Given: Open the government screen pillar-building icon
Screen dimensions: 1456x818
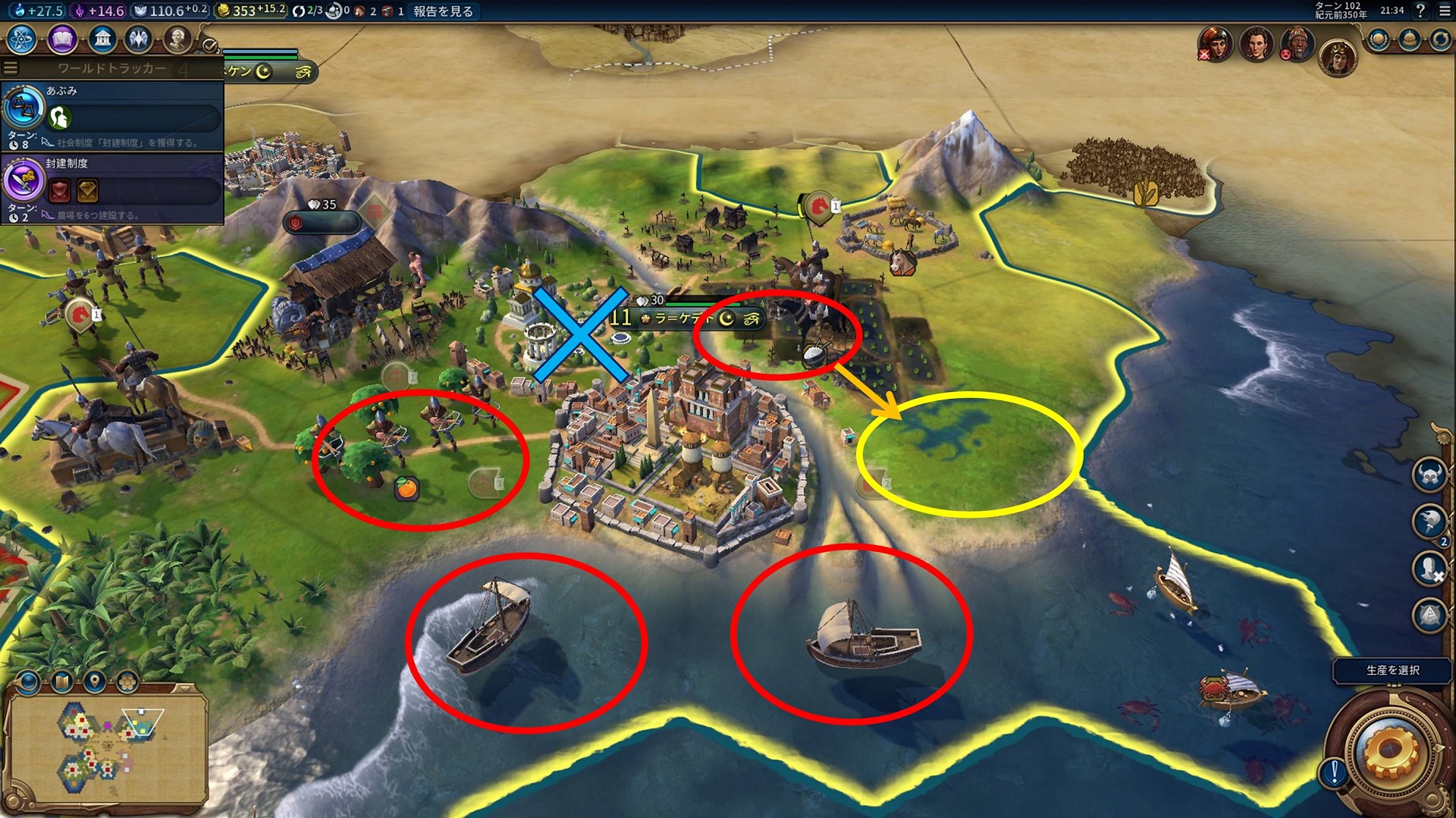Looking at the screenshot, I should point(102,39).
